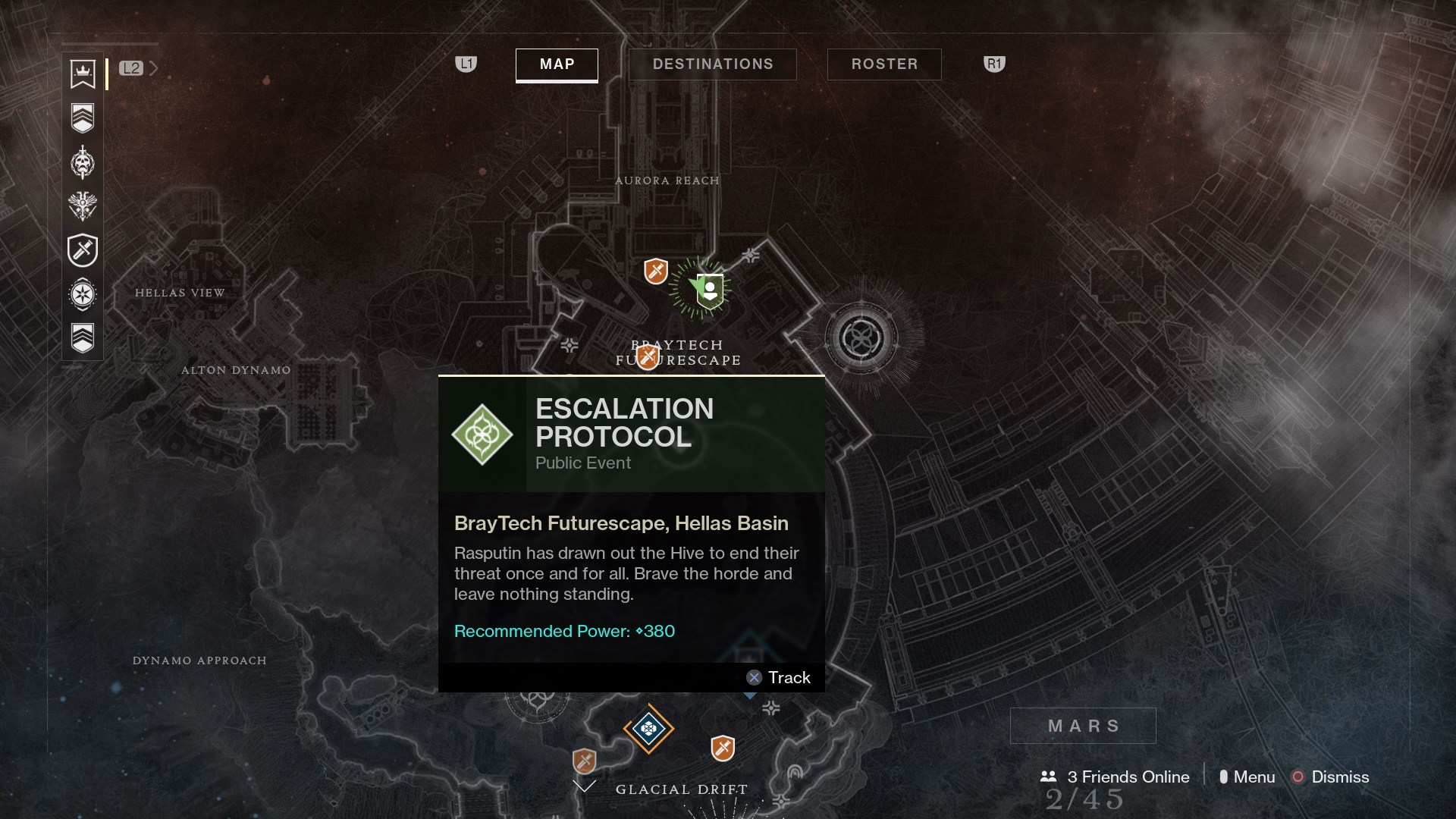Switch to the DESTINATIONS tab

(712, 64)
